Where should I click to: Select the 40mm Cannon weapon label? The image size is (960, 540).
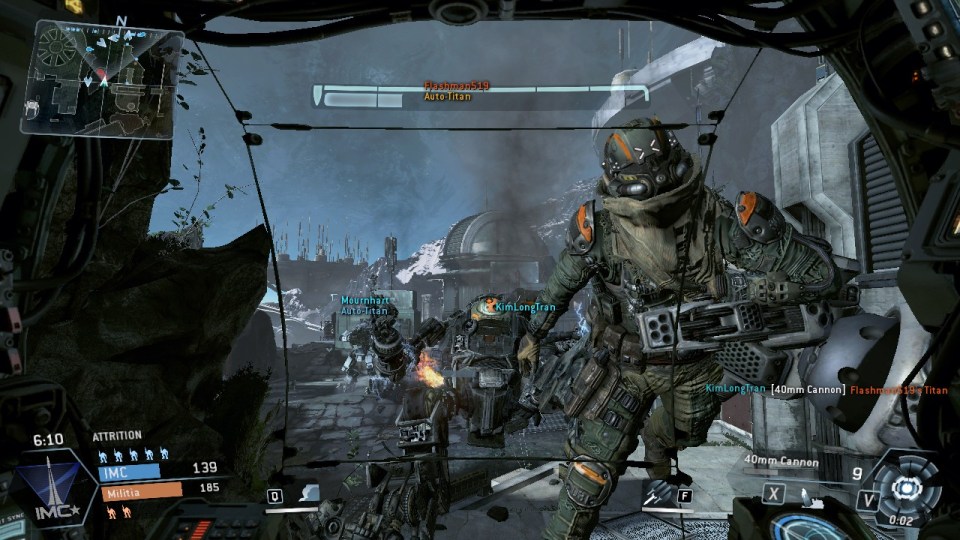coord(781,461)
